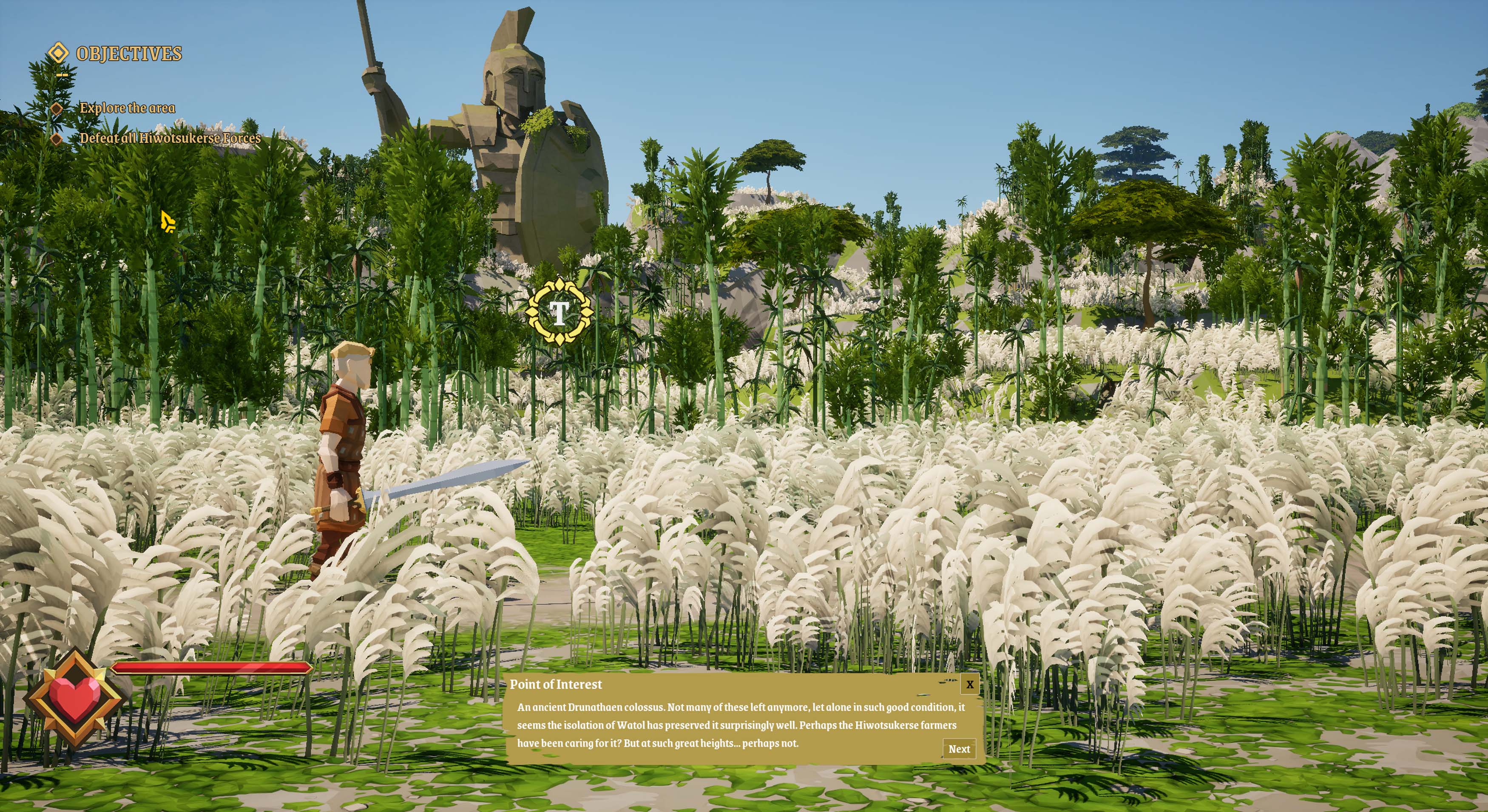Image resolution: width=1488 pixels, height=812 pixels.
Task: Toggle the Objectives tracker header
Action: pos(128,54)
